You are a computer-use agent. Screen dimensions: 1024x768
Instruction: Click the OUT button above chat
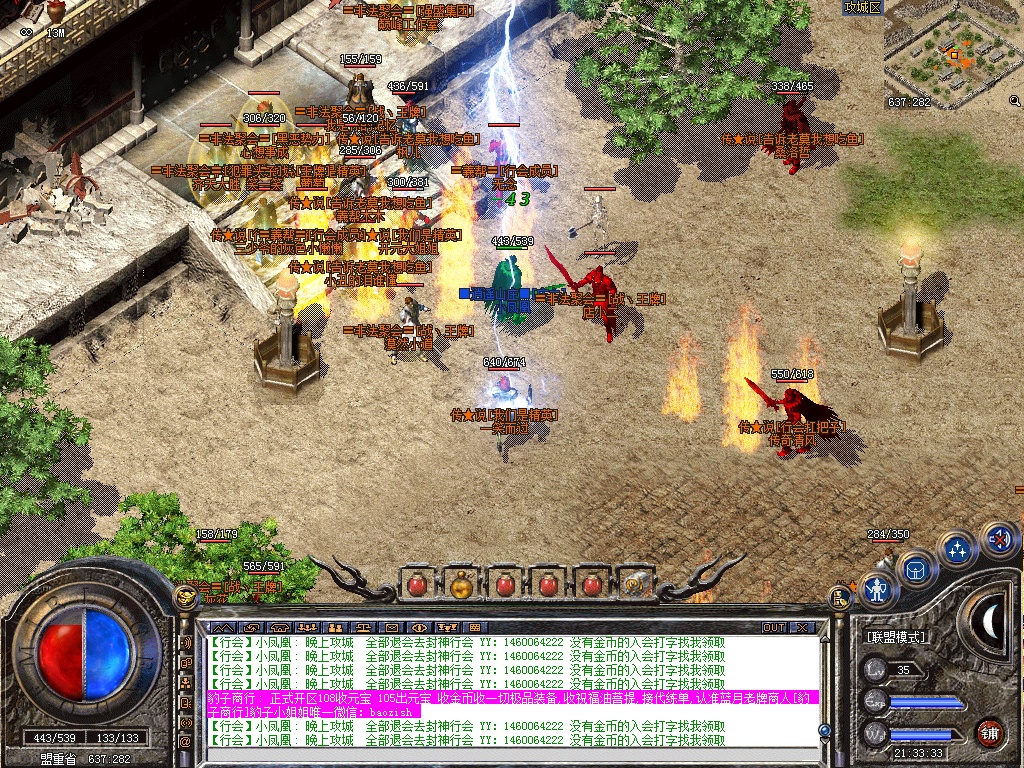coord(773,627)
